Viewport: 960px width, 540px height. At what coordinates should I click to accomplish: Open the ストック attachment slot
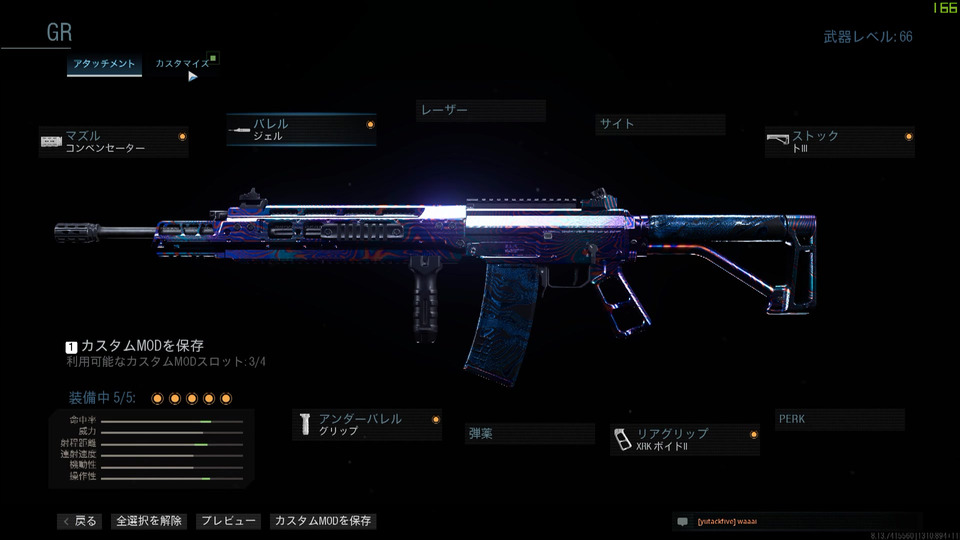839,141
